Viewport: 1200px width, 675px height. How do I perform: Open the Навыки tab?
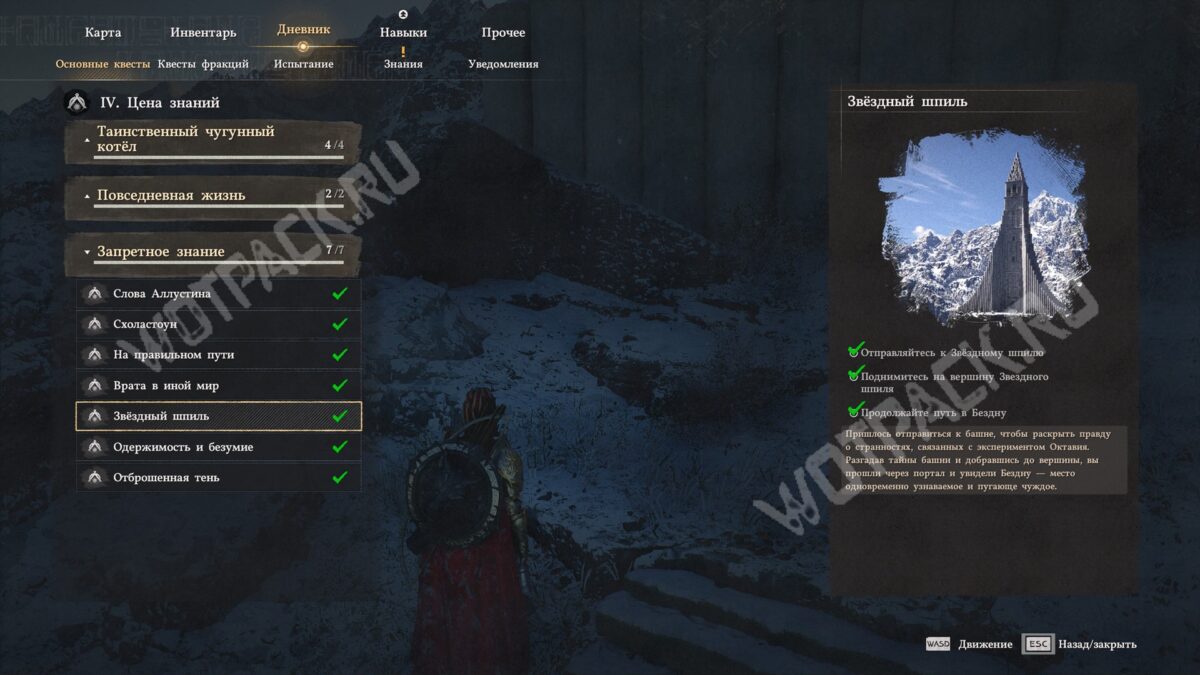[x=403, y=33]
